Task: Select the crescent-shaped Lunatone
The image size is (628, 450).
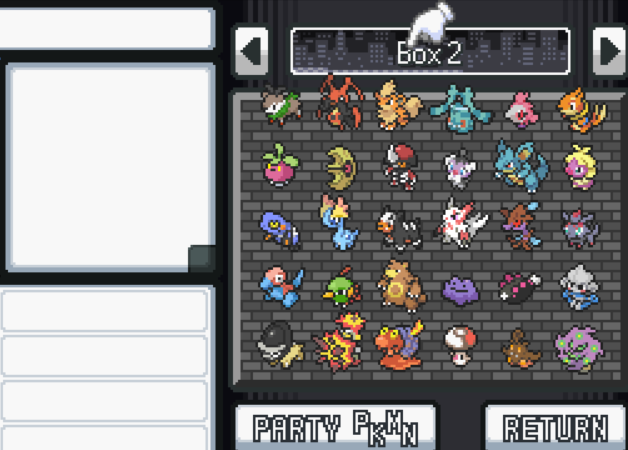Action: click(341, 165)
